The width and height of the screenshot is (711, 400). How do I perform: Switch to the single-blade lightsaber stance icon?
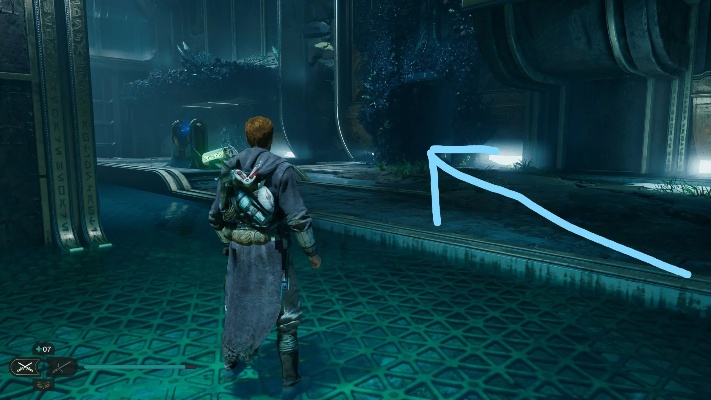(61, 367)
